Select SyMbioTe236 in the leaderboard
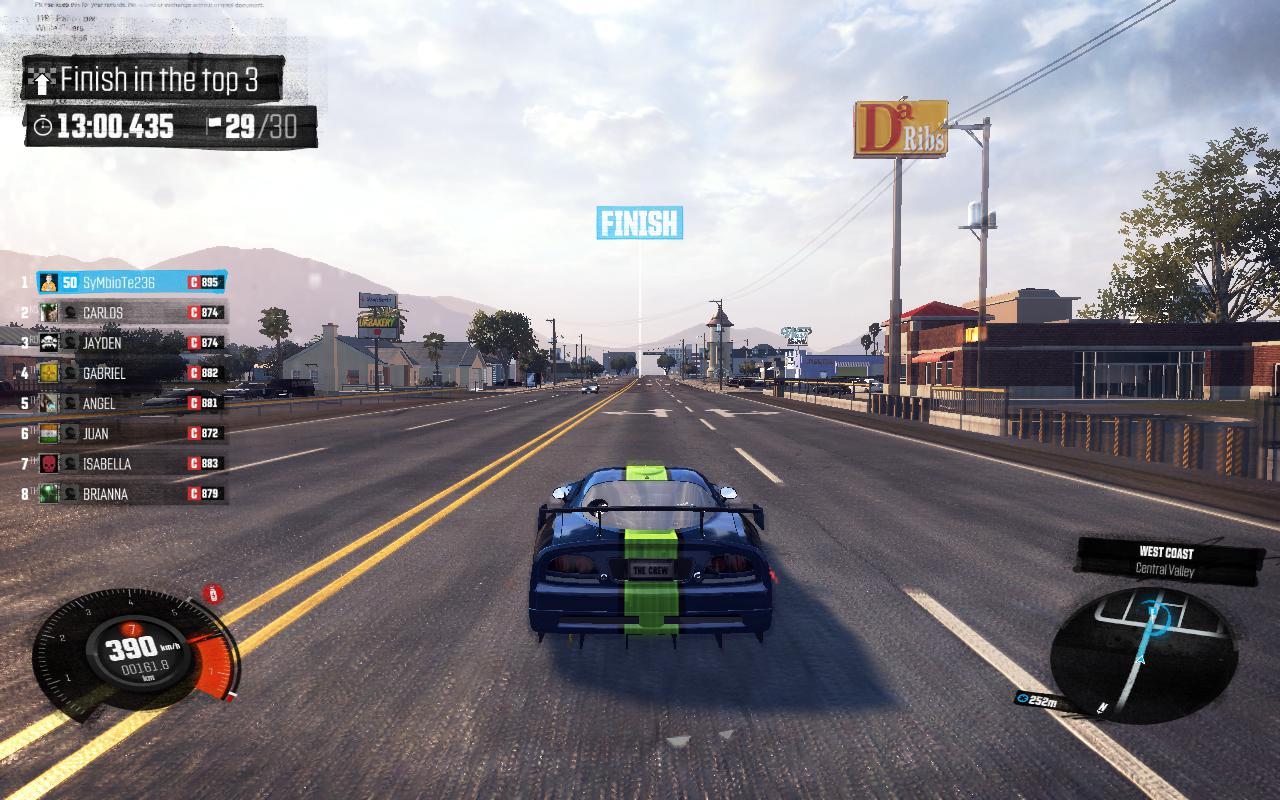Image resolution: width=1280 pixels, height=800 pixels. [x=131, y=283]
